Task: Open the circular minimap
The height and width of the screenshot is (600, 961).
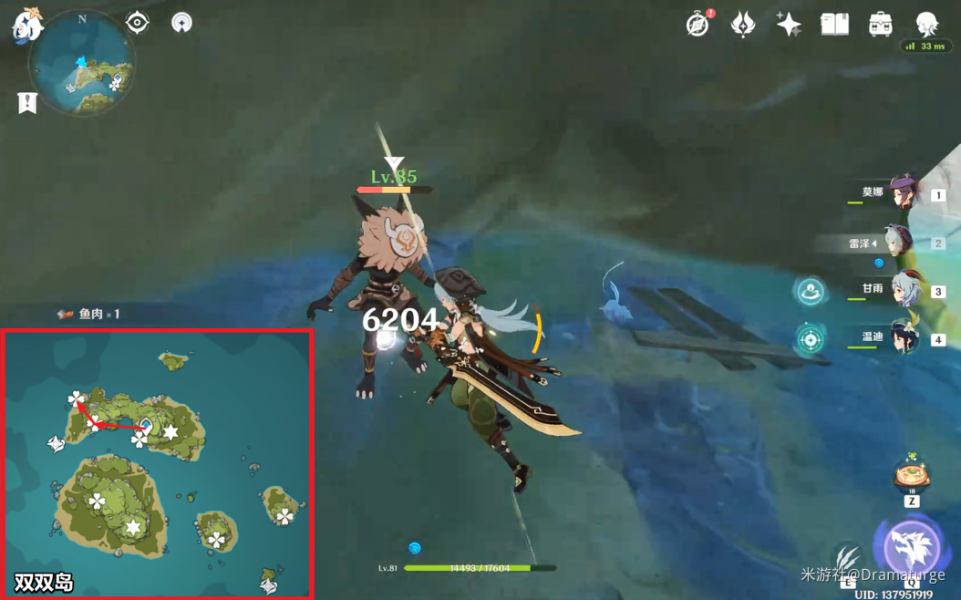Action: click(81, 62)
